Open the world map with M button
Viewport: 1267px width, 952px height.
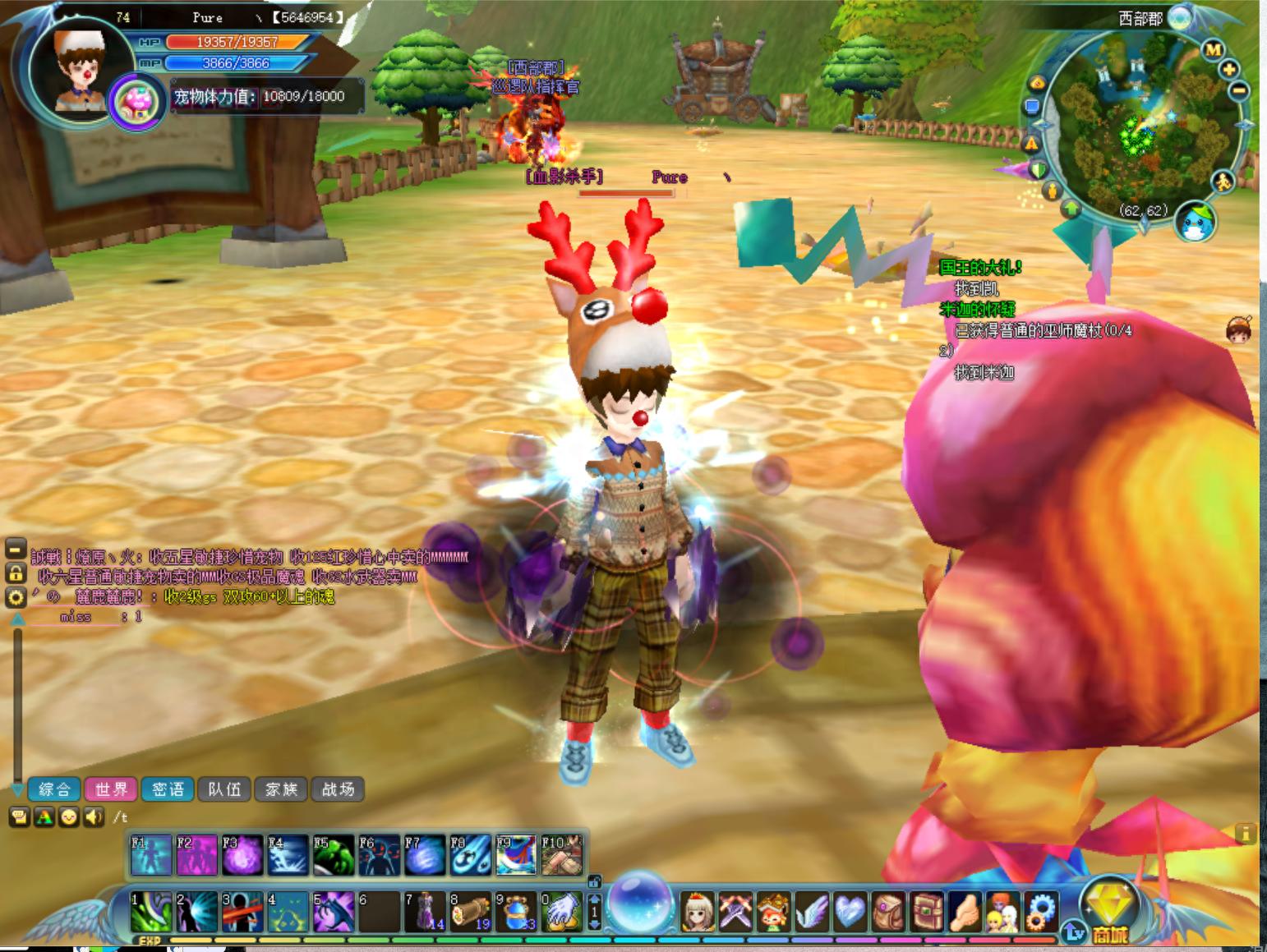pyautogui.click(x=1213, y=49)
